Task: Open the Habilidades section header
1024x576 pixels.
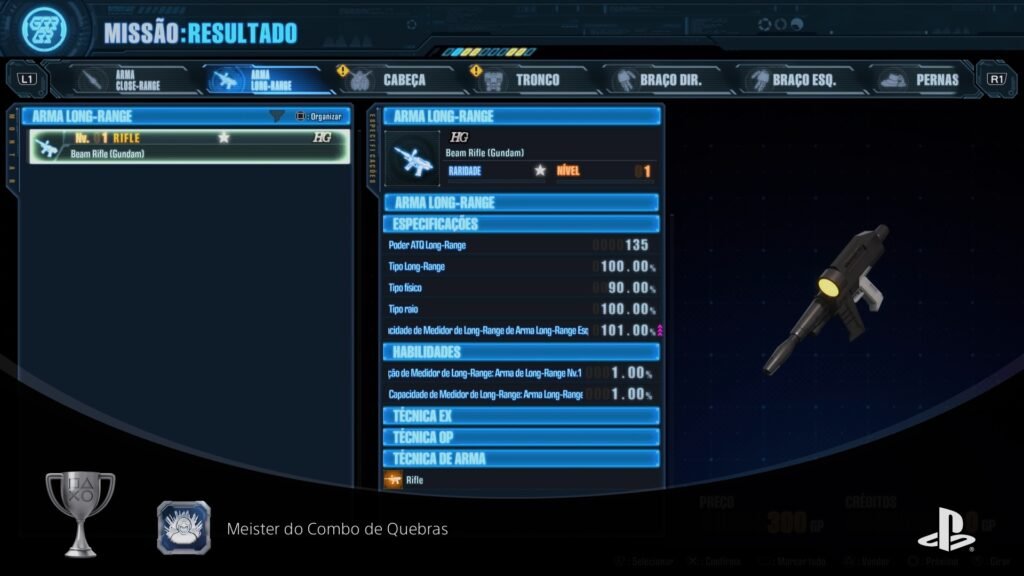Action: pyautogui.click(x=521, y=352)
